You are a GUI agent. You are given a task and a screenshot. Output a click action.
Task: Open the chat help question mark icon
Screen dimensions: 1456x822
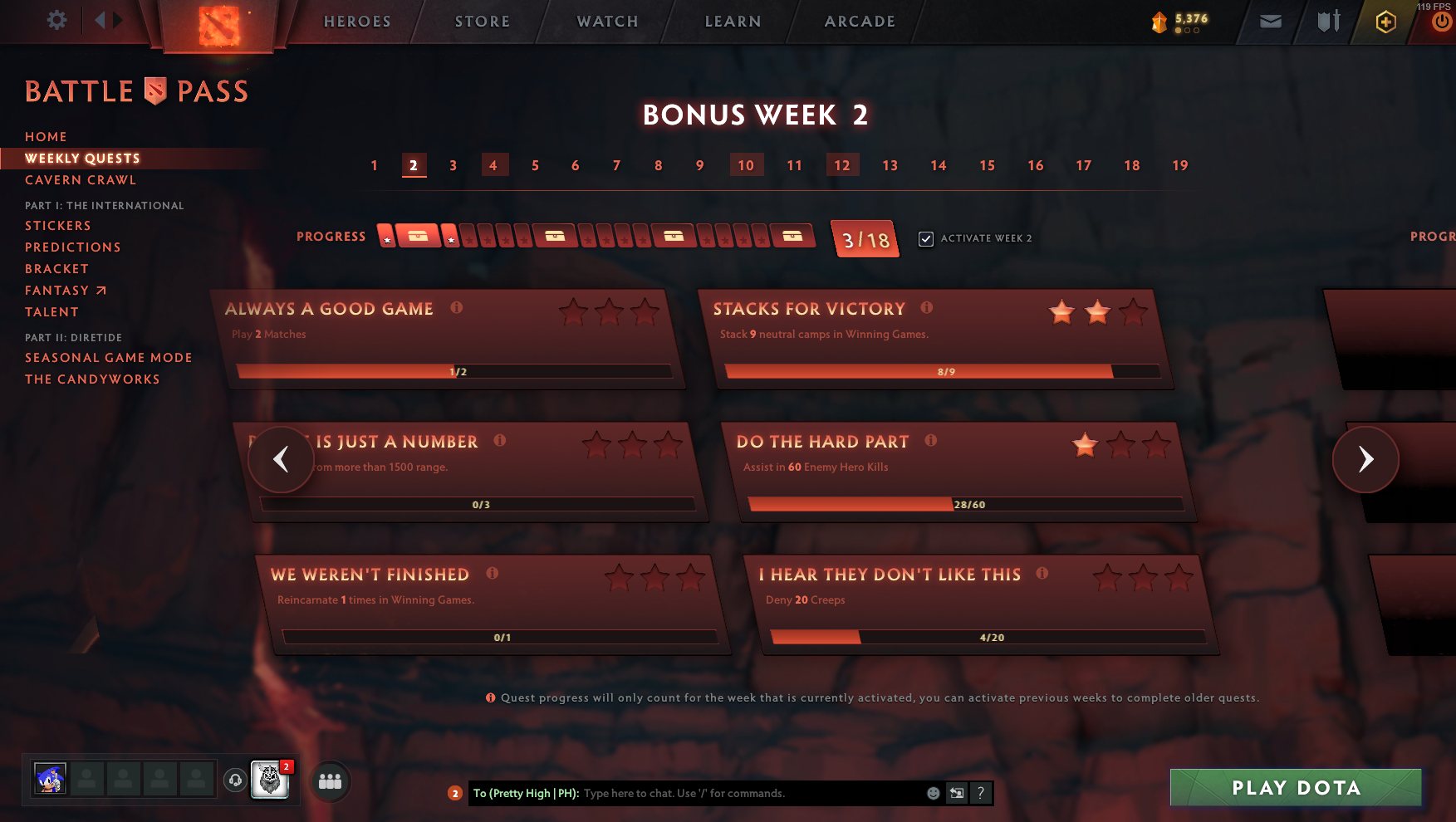click(981, 793)
